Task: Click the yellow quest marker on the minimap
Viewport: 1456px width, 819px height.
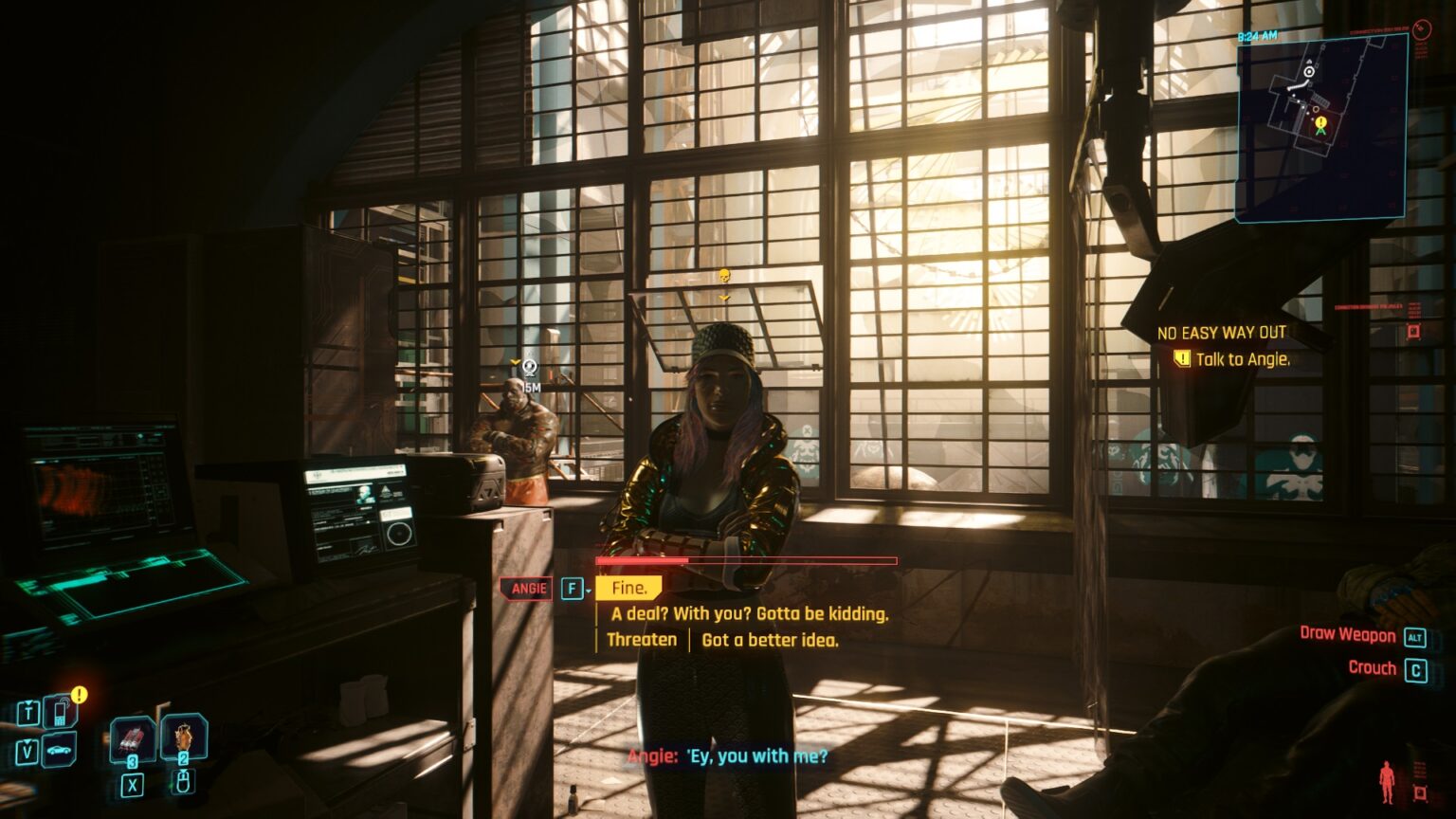Action: click(1319, 122)
